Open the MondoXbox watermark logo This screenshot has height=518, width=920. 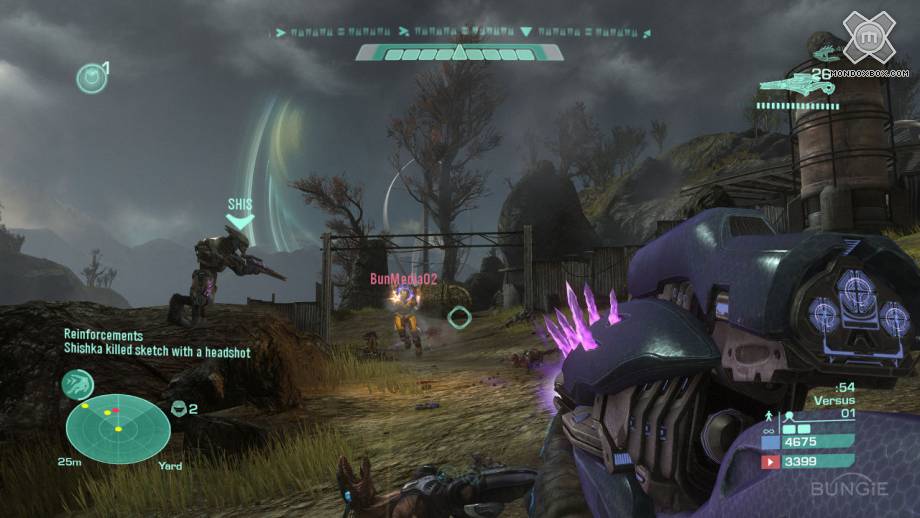point(867,37)
